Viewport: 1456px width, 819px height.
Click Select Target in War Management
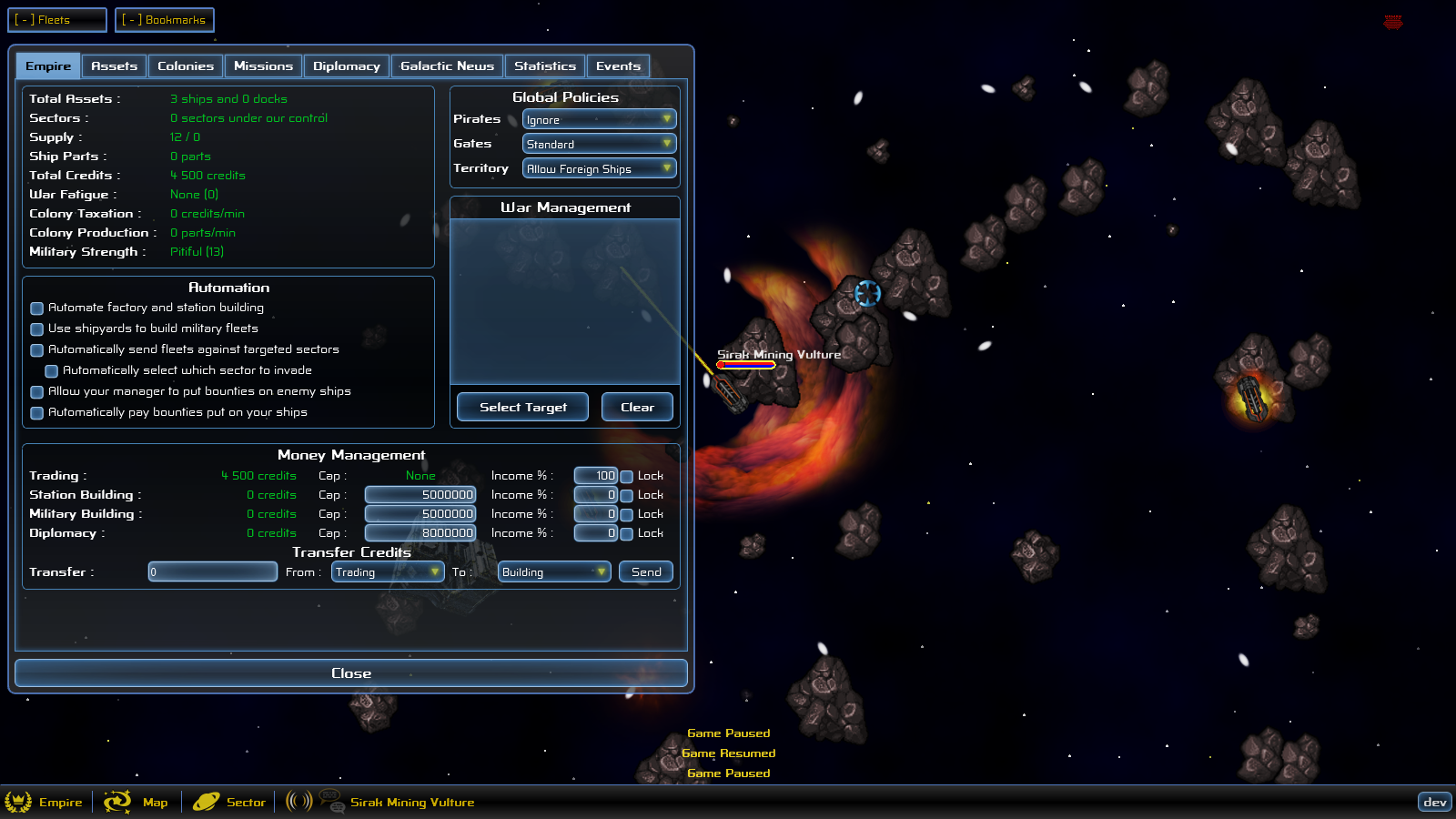point(522,407)
